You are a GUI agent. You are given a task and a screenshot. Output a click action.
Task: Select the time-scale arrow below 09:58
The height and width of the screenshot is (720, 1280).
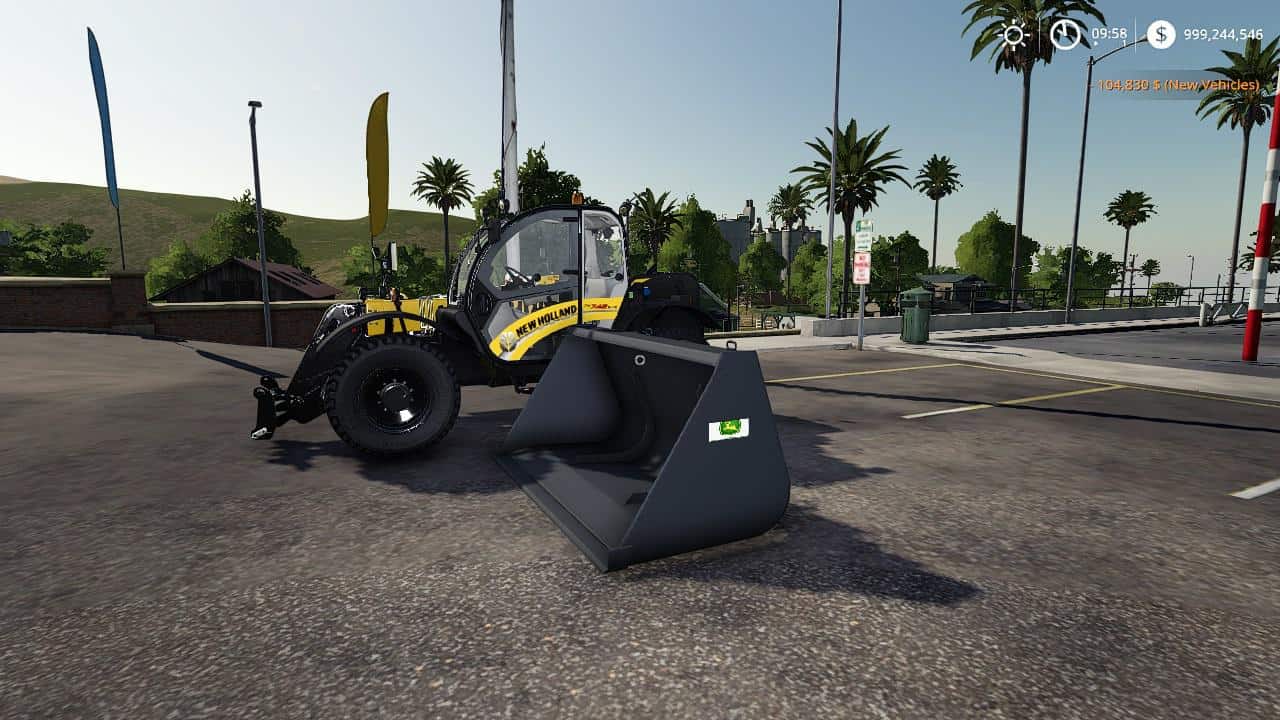coord(1095,43)
